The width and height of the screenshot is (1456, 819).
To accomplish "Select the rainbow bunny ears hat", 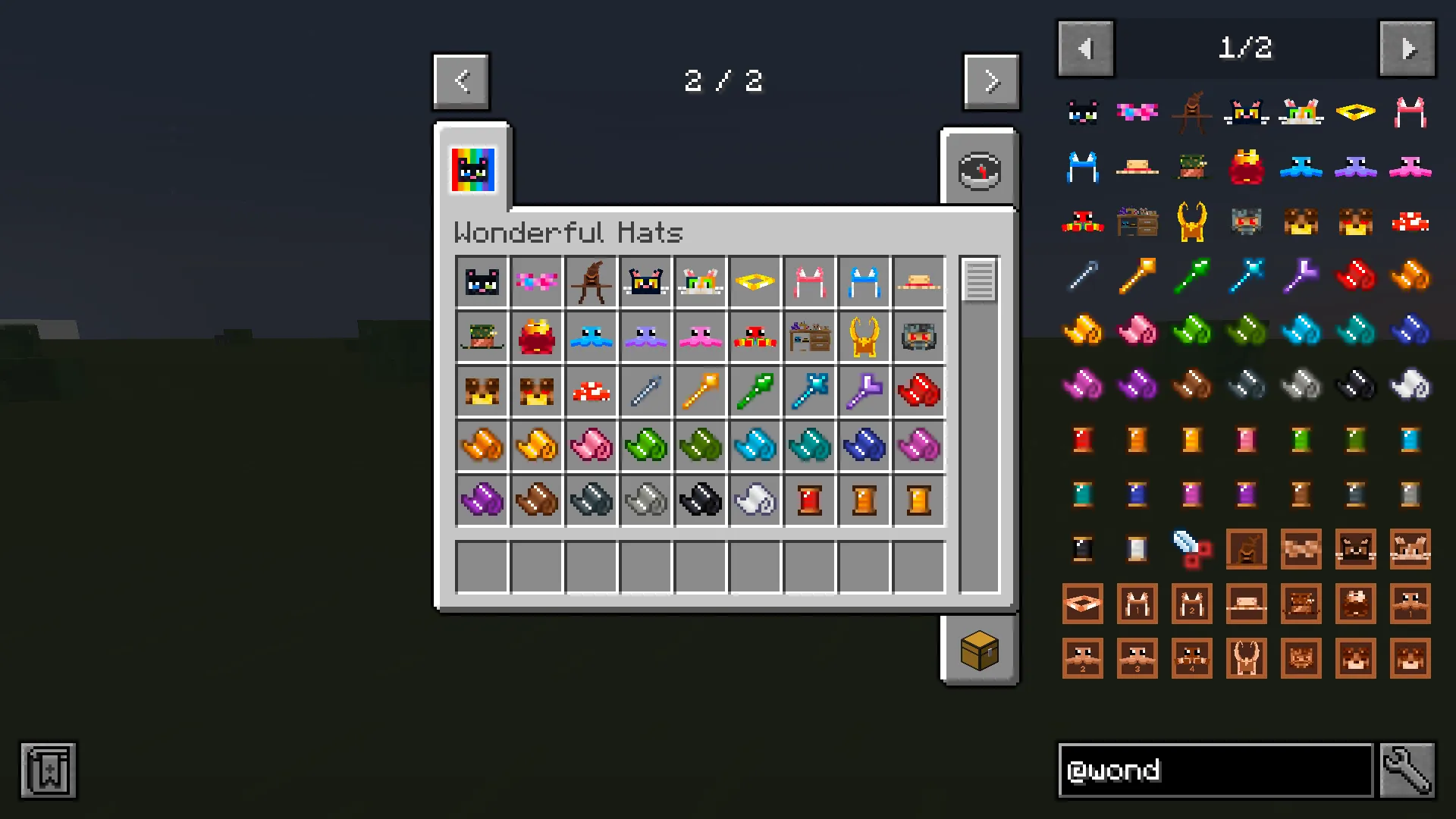I will [700, 281].
